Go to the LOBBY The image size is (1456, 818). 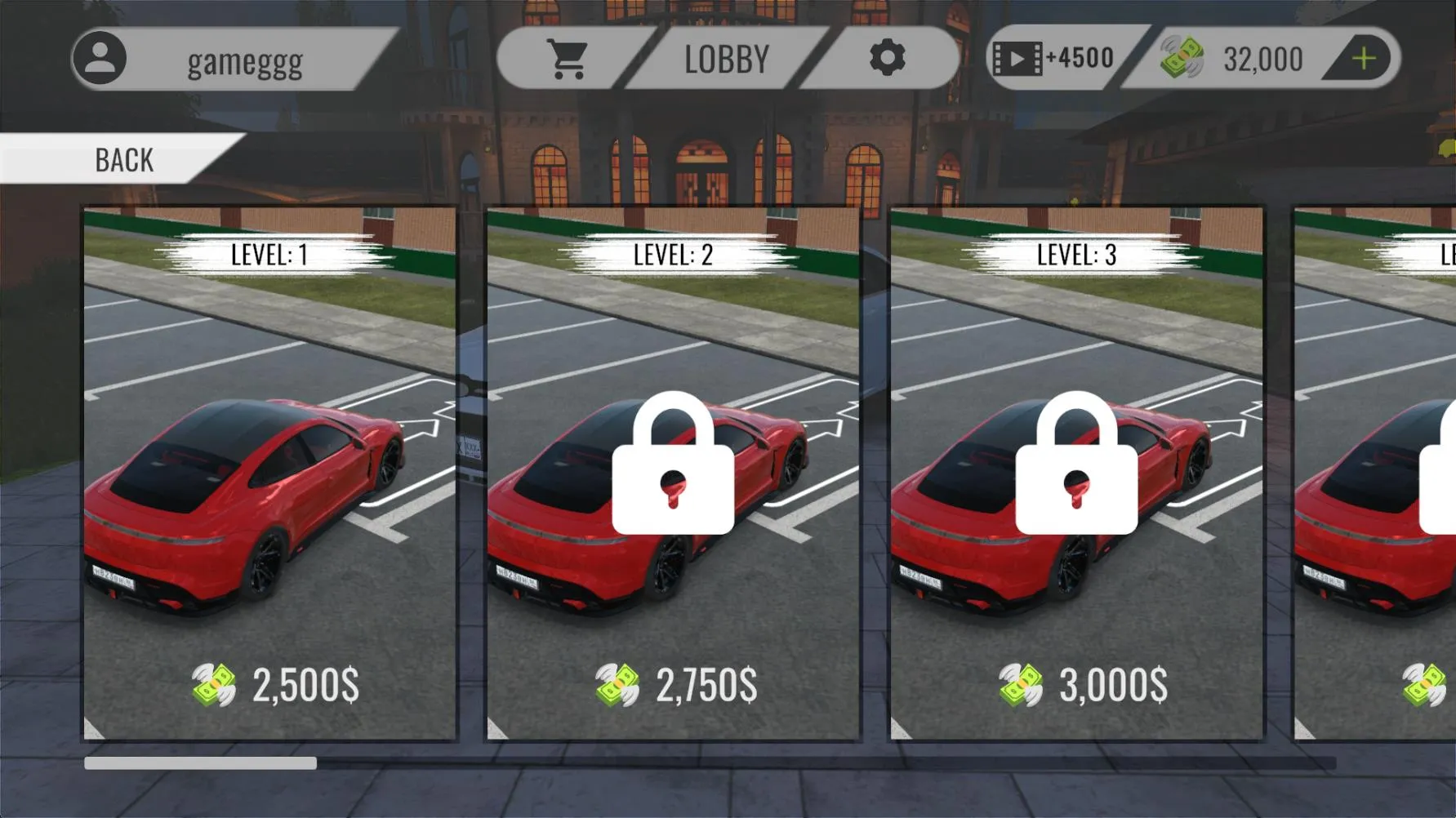click(727, 57)
